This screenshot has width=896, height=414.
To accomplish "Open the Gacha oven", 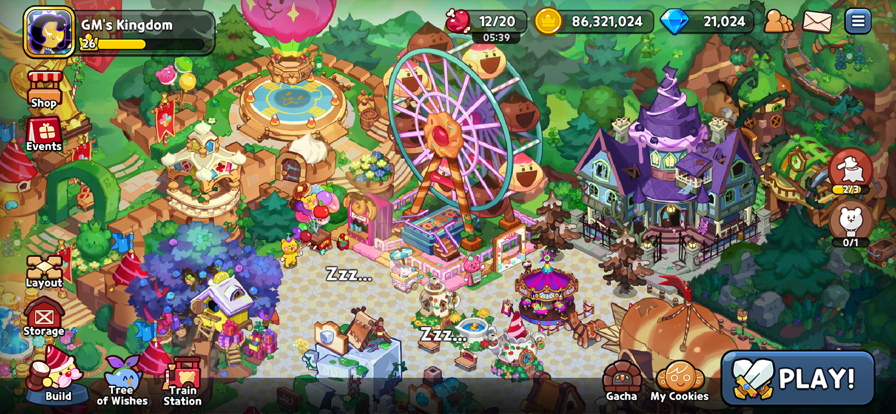I will [x=621, y=381].
